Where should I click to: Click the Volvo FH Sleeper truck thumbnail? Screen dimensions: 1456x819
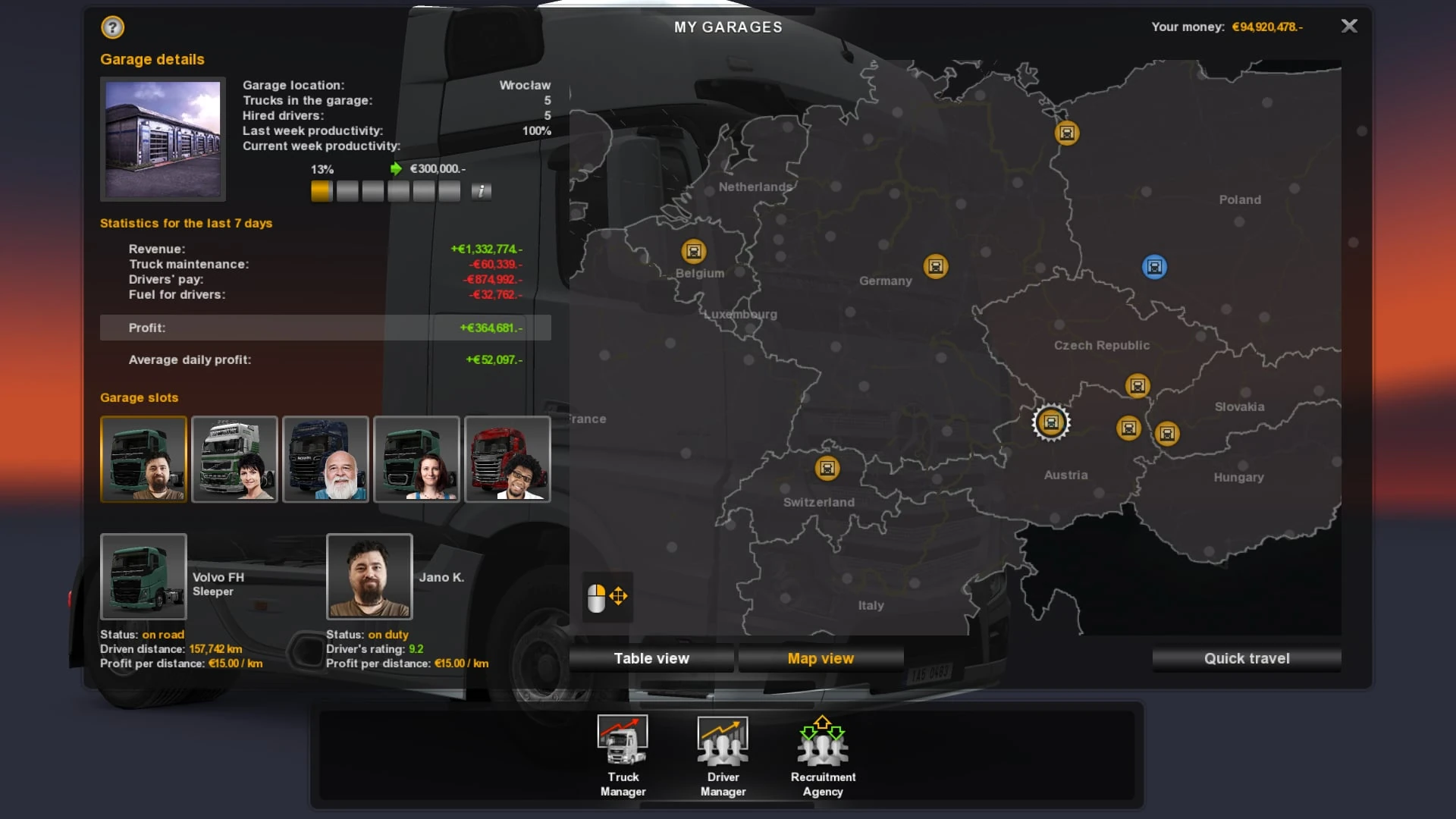pyautogui.click(x=143, y=576)
